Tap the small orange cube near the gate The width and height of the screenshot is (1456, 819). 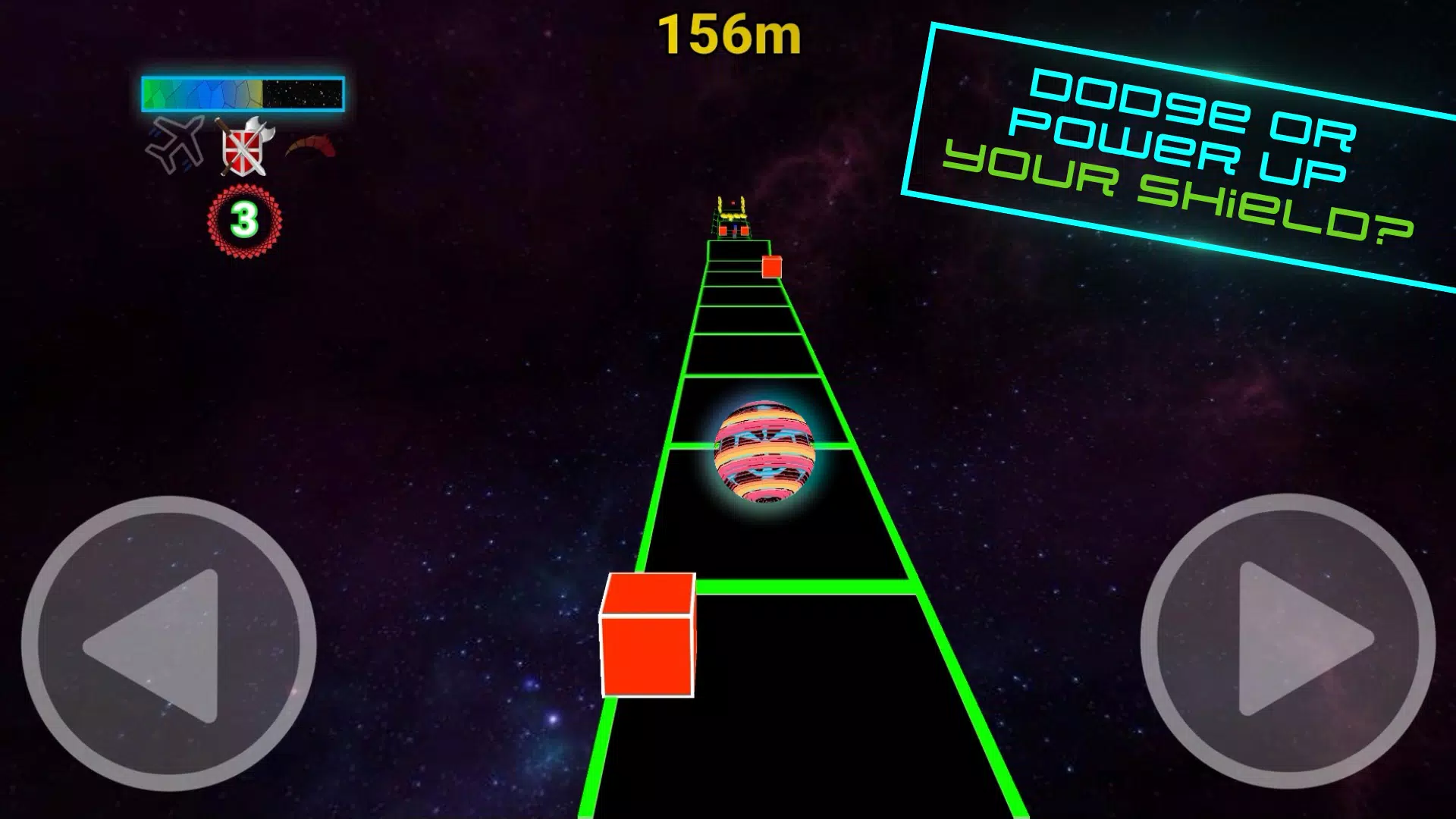771,267
